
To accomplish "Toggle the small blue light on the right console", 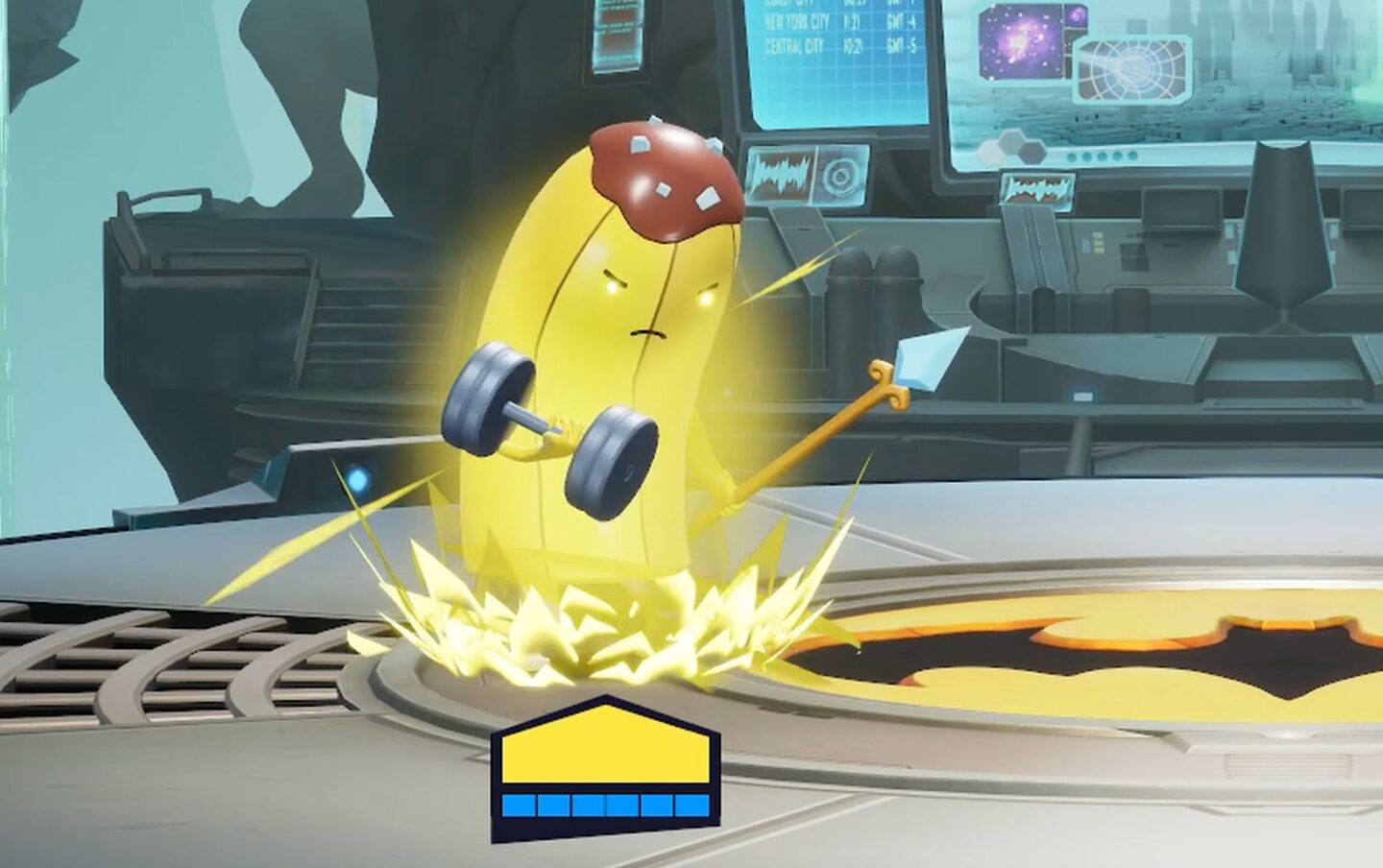I will pos(1083,396).
